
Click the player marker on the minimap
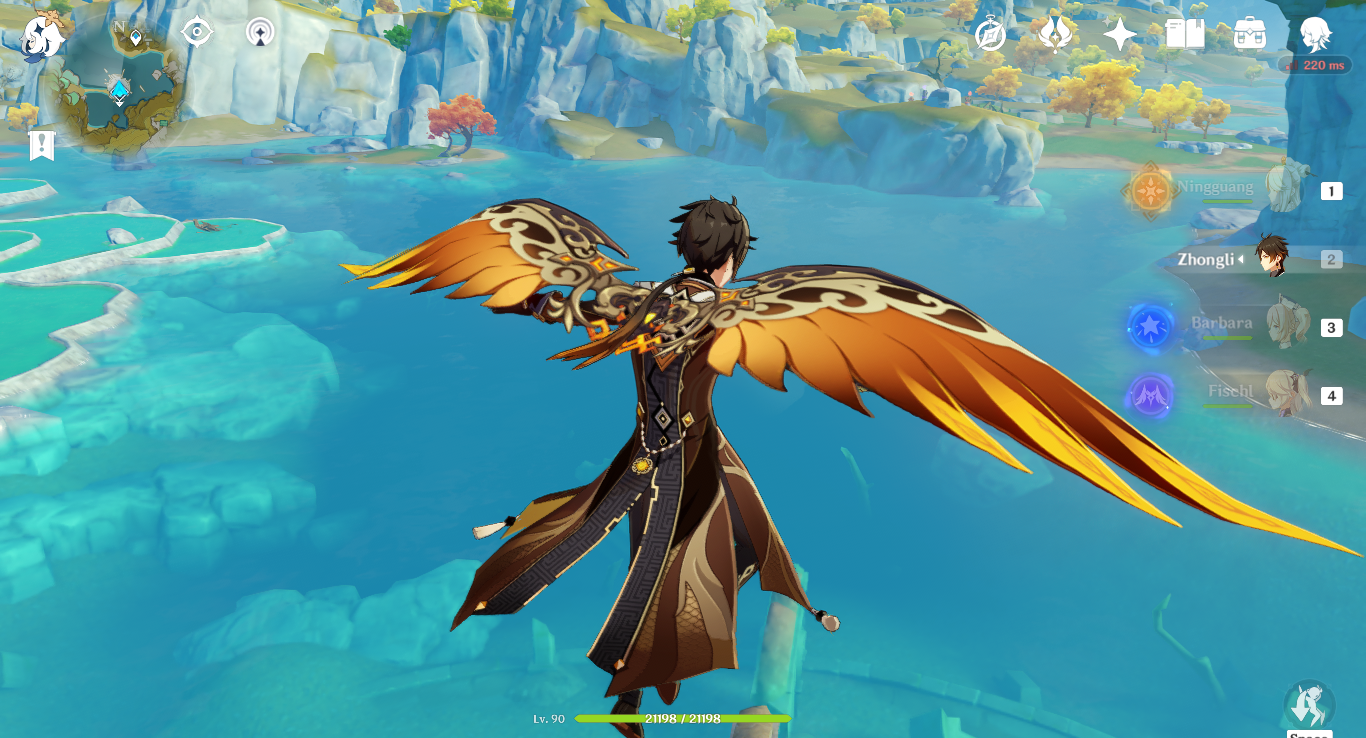click(x=117, y=90)
